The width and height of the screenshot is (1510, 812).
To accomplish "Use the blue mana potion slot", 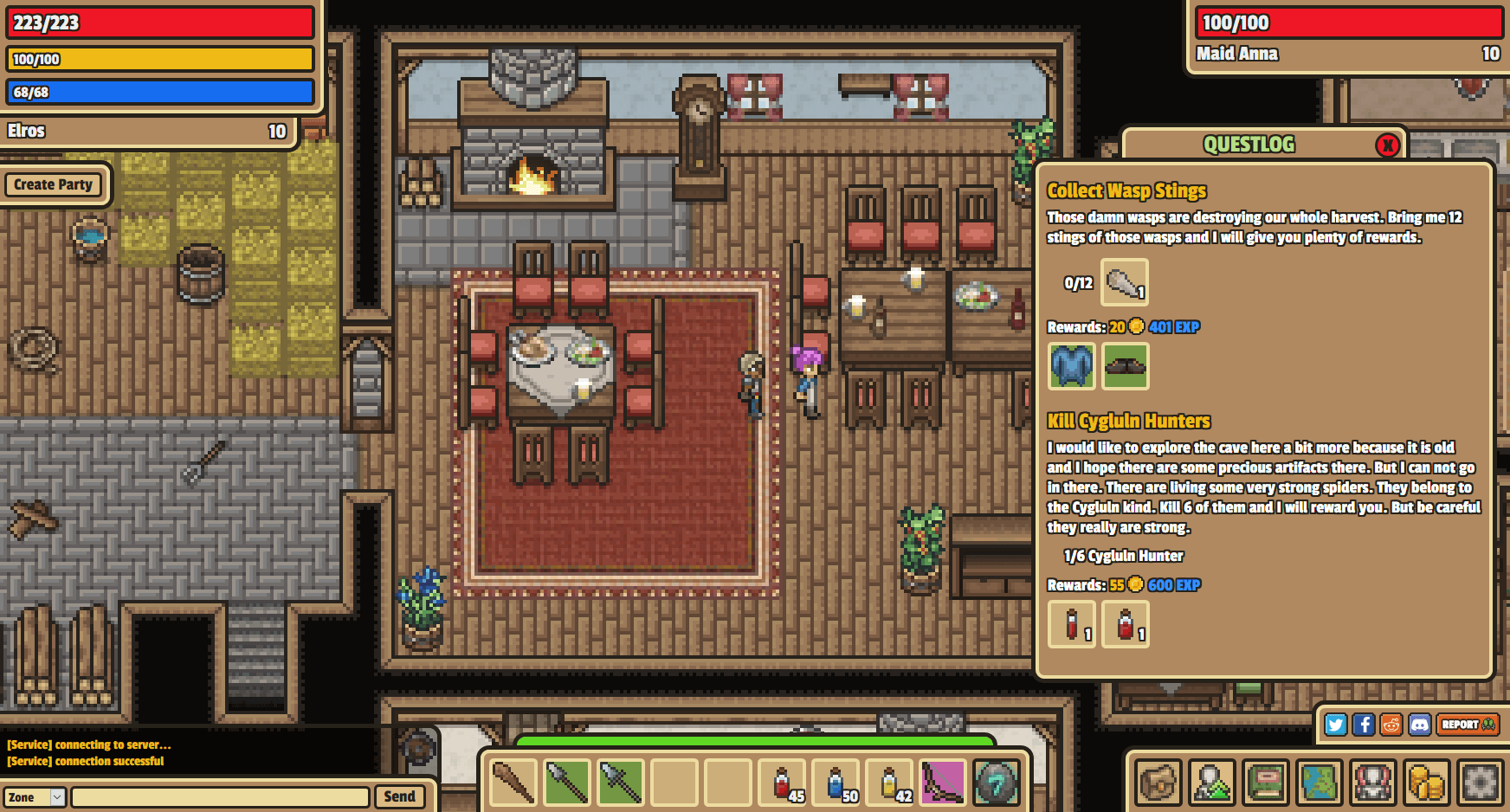I will pos(836,783).
